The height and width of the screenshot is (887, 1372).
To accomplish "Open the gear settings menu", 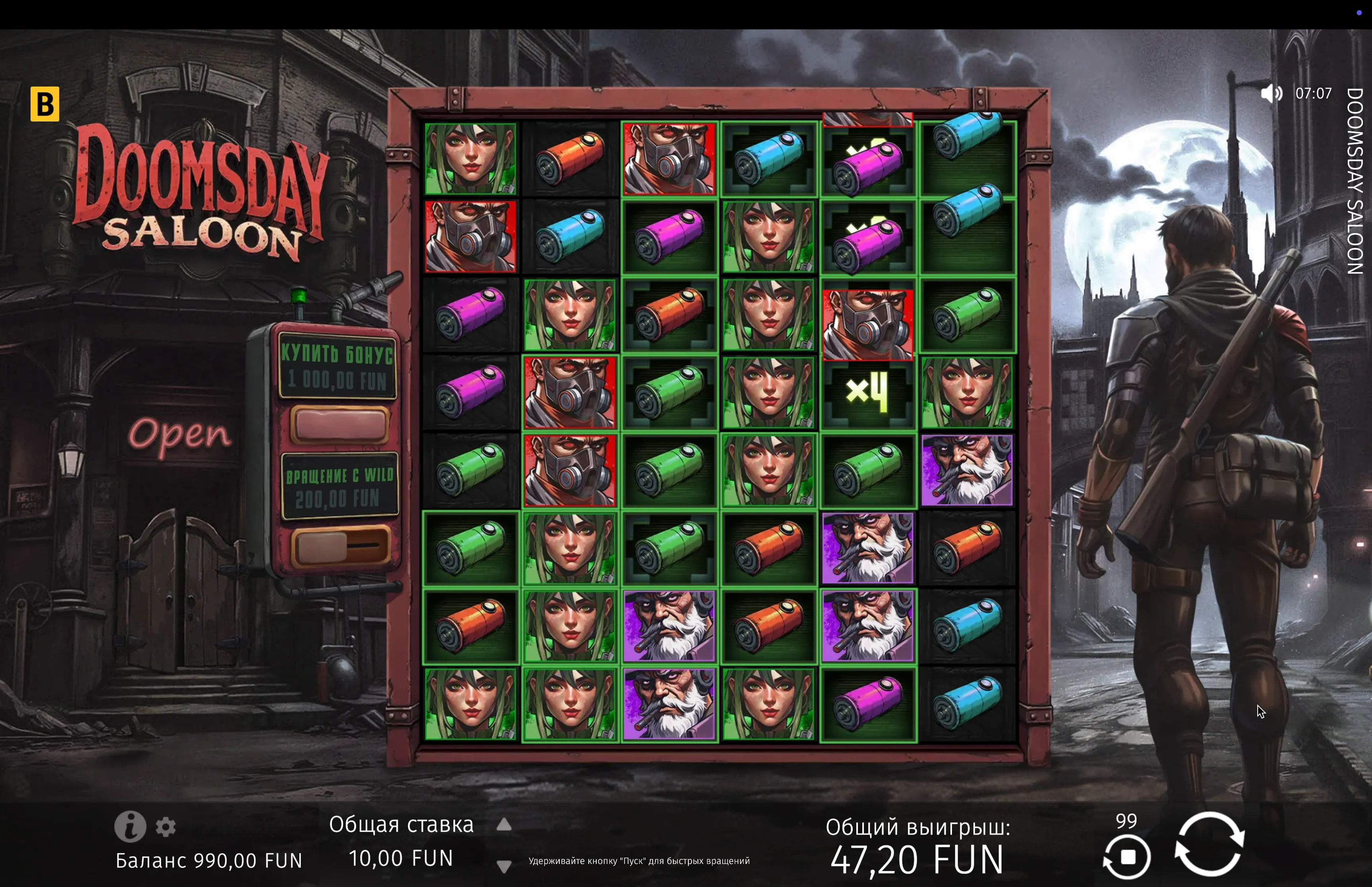I will pyautogui.click(x=166, y=827).
